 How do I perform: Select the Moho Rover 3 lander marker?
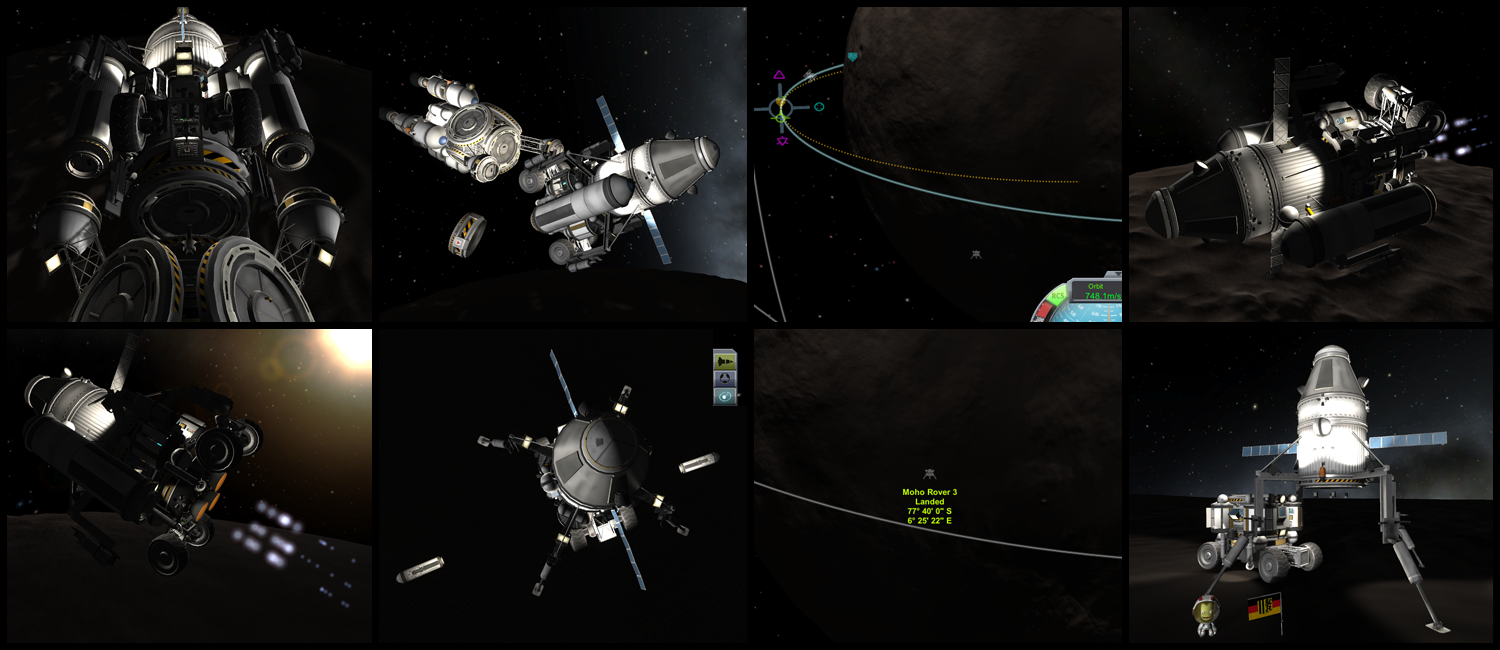[x=930, y=474]
